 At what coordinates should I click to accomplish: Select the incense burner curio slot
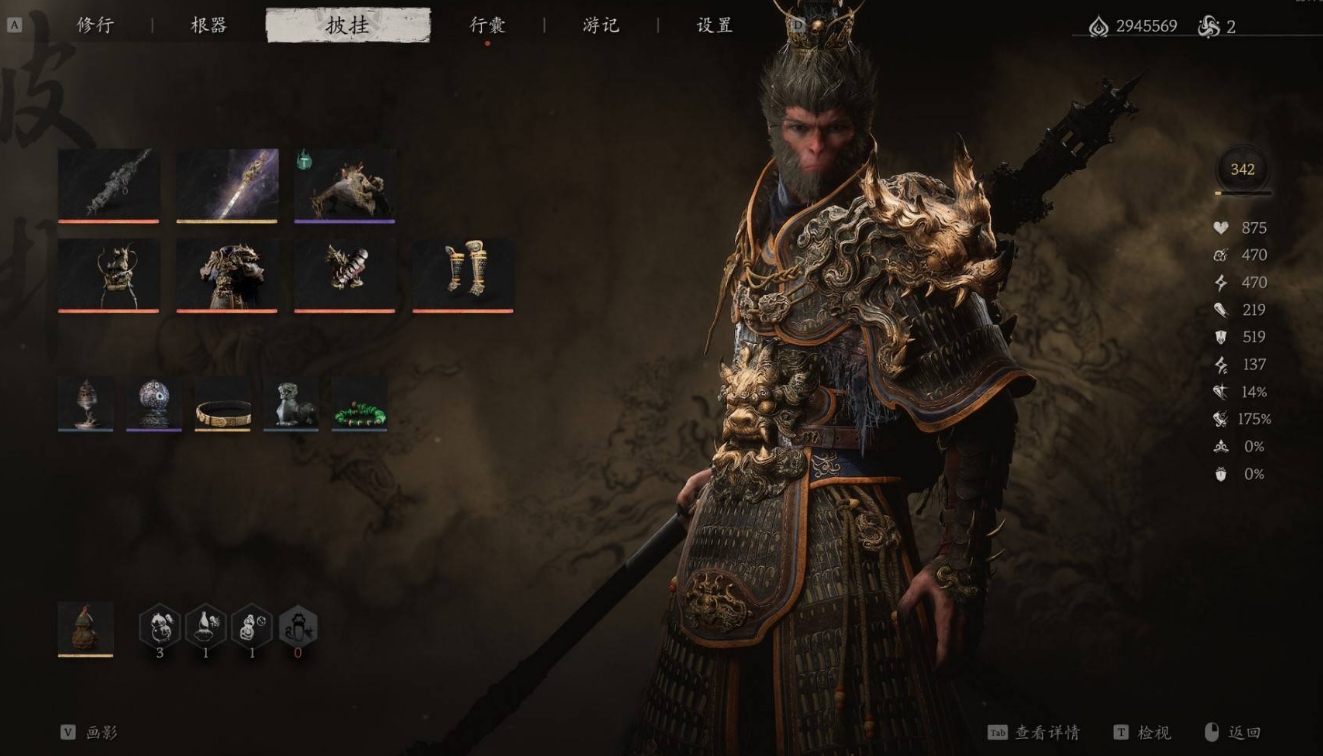tap(85, 404)
